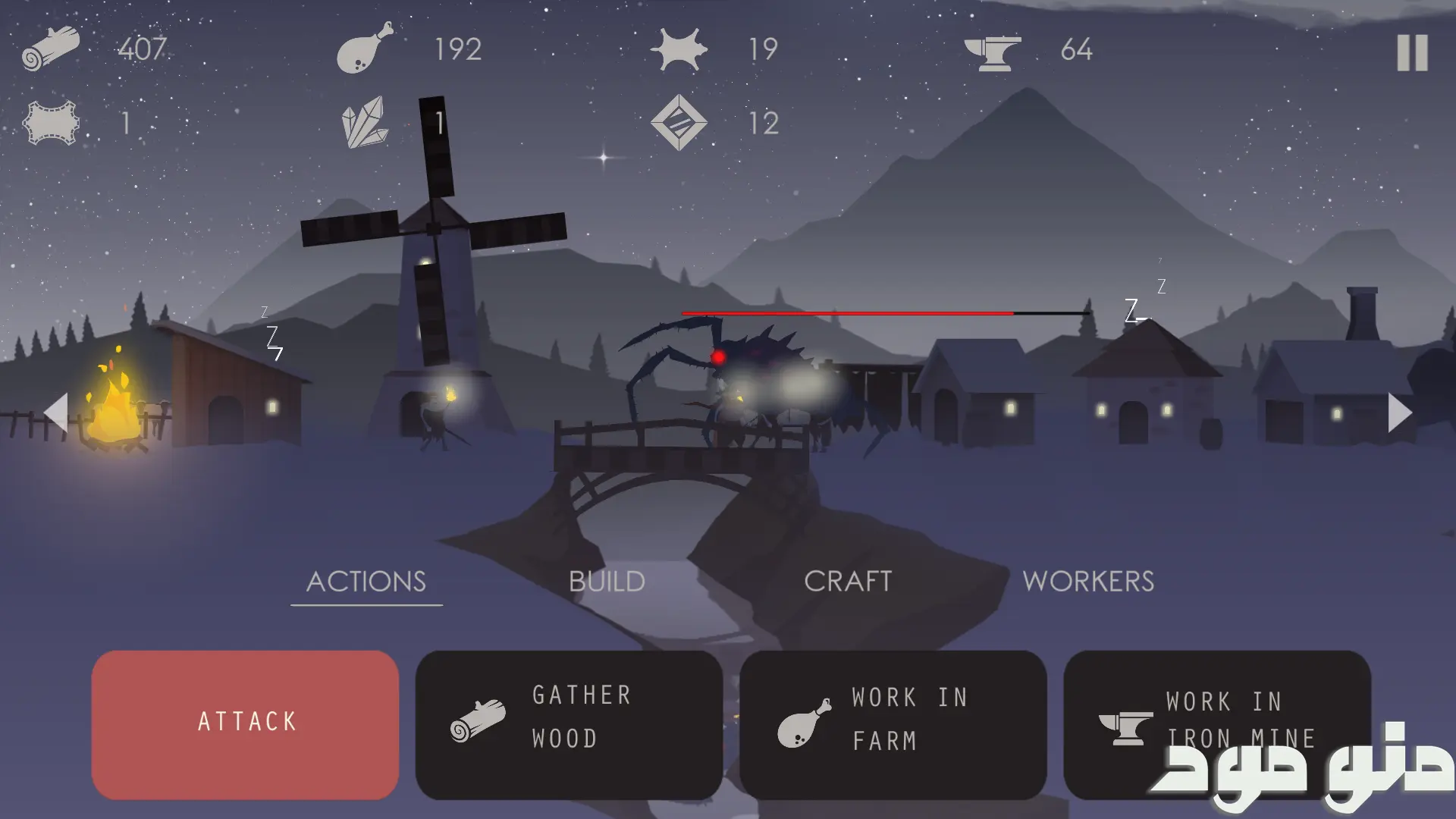This screenshot has width=1456, height=819.
Task: Pause the game
Action: 1412,53
